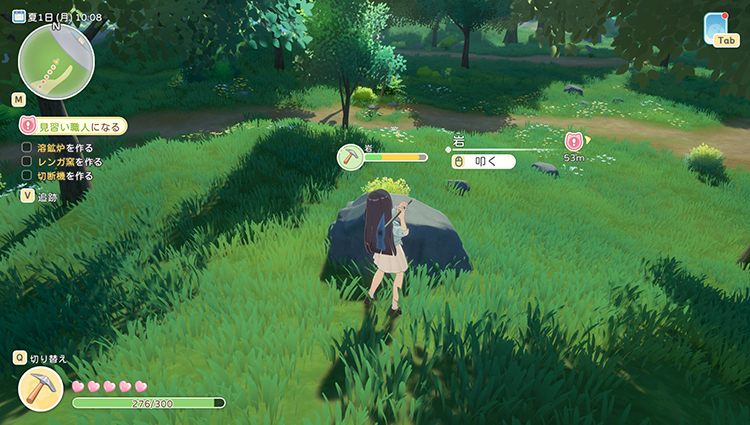The image size is (750, 425).
Task: Click the 追跡 quest tracking label
Action: 48,197
